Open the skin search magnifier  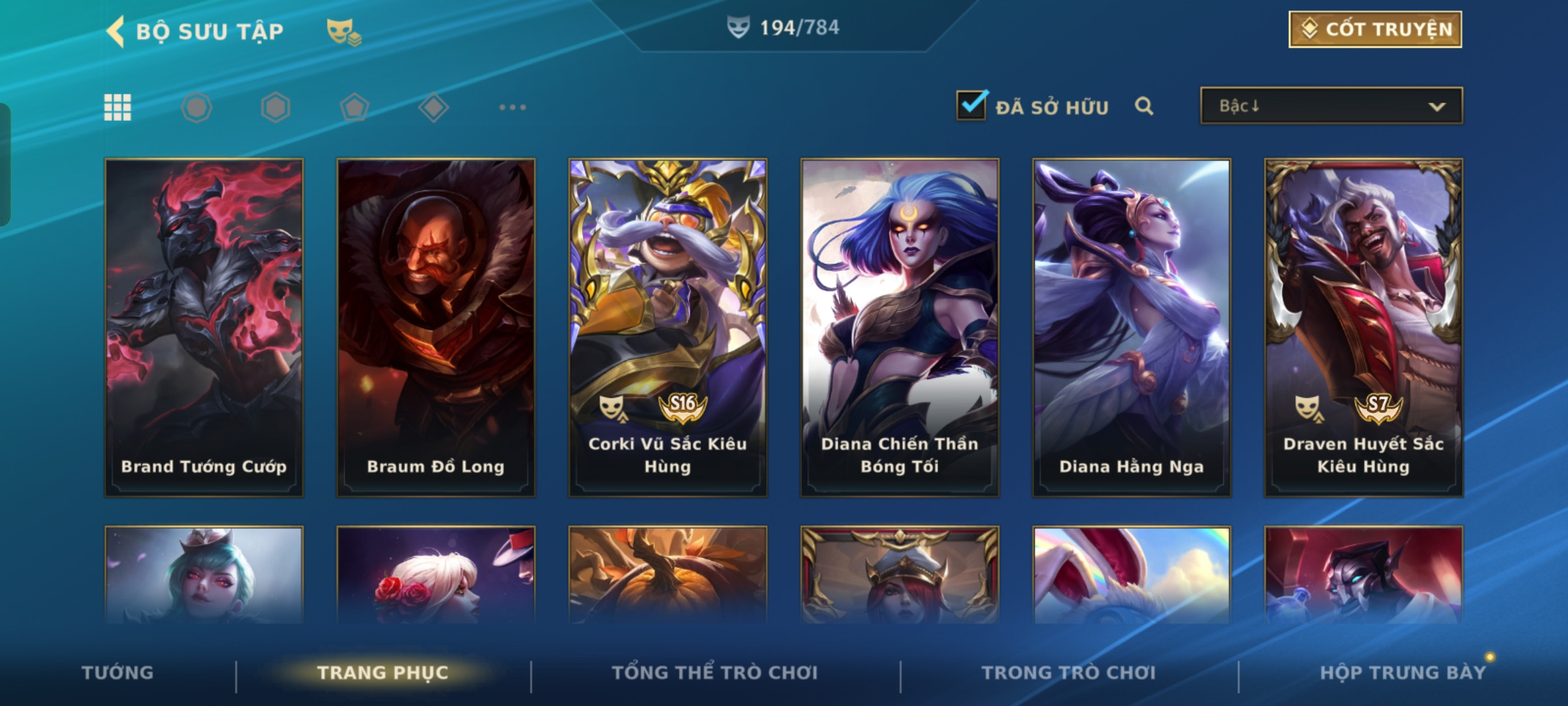[x=1143, y=106]
